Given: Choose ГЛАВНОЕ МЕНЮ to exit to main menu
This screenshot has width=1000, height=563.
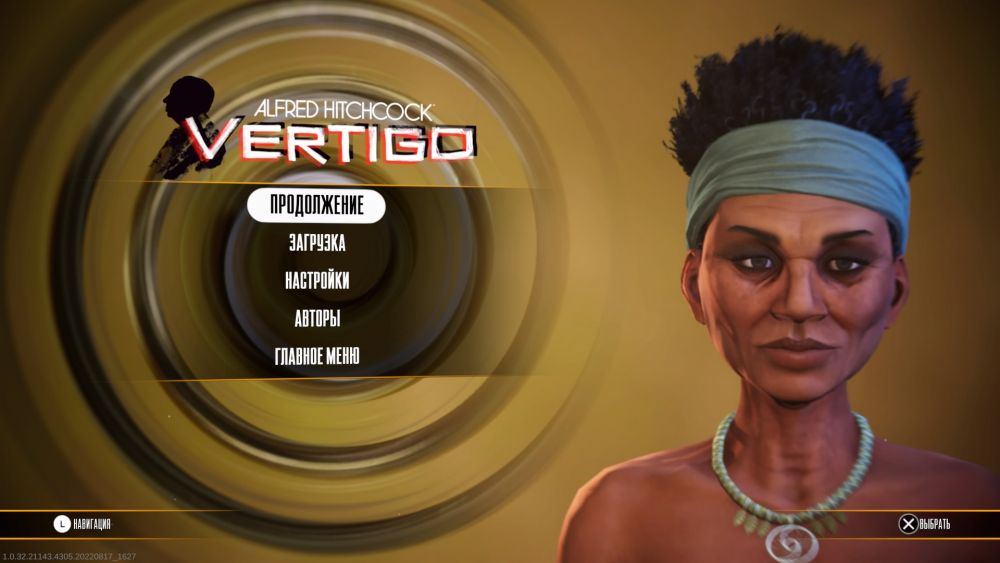Looking at the screenshot, I should tap(316, 356).
